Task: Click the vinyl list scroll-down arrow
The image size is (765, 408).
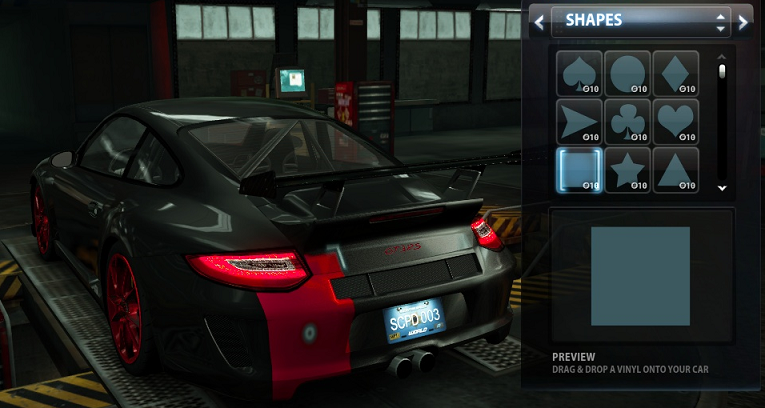Action: pyautogui.click(x=722, y=186)
